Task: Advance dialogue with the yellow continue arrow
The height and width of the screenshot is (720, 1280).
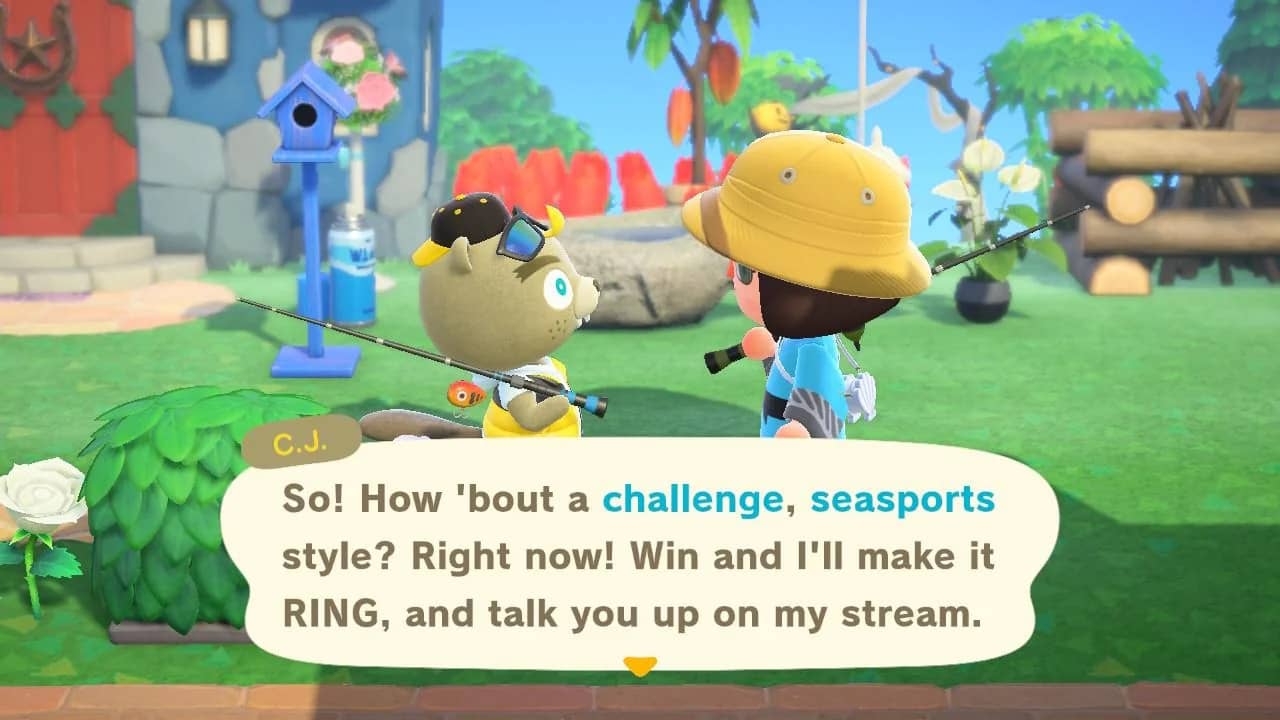Action: [x=639, y=665]
